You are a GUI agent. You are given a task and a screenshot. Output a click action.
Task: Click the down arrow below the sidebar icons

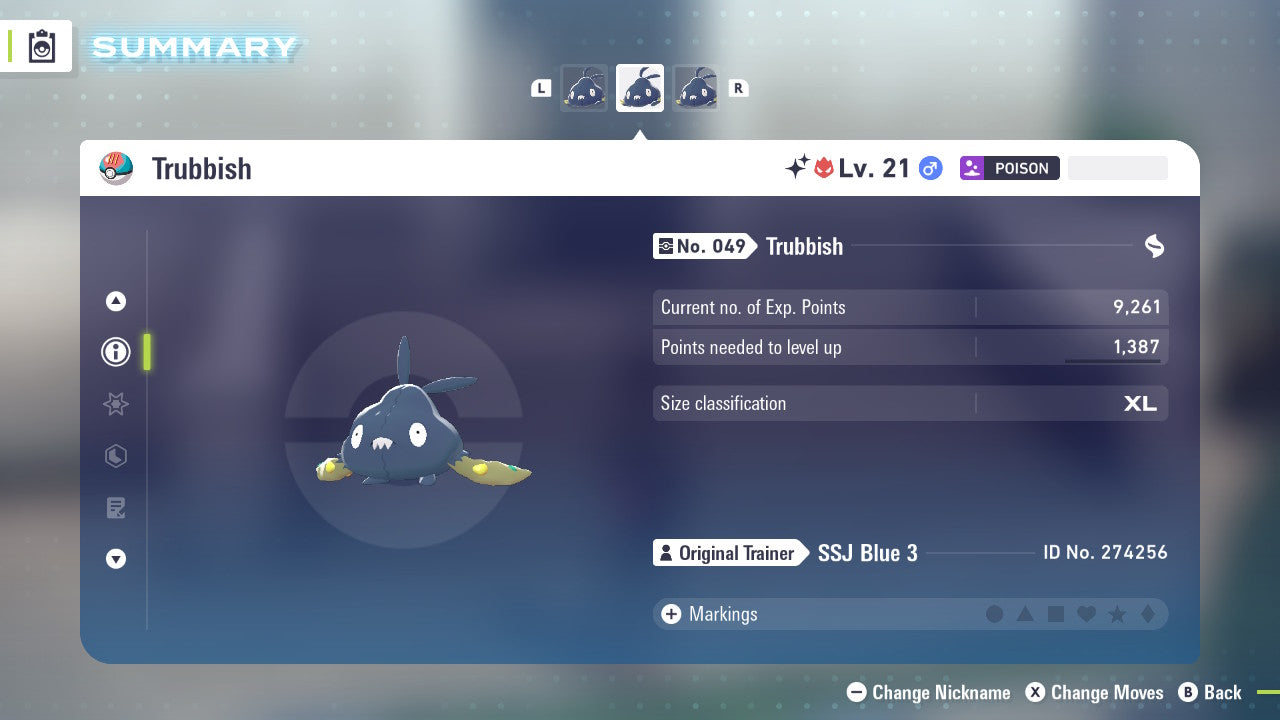[x=116, y=559]
